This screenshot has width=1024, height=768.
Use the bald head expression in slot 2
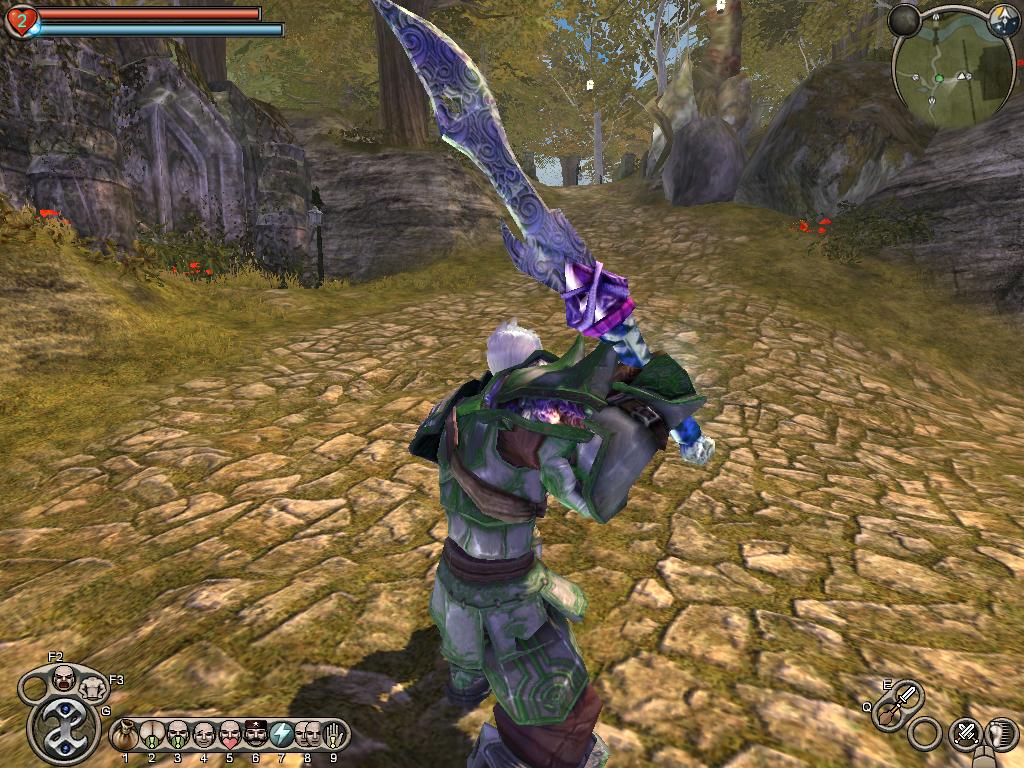(x=152, y=734)
